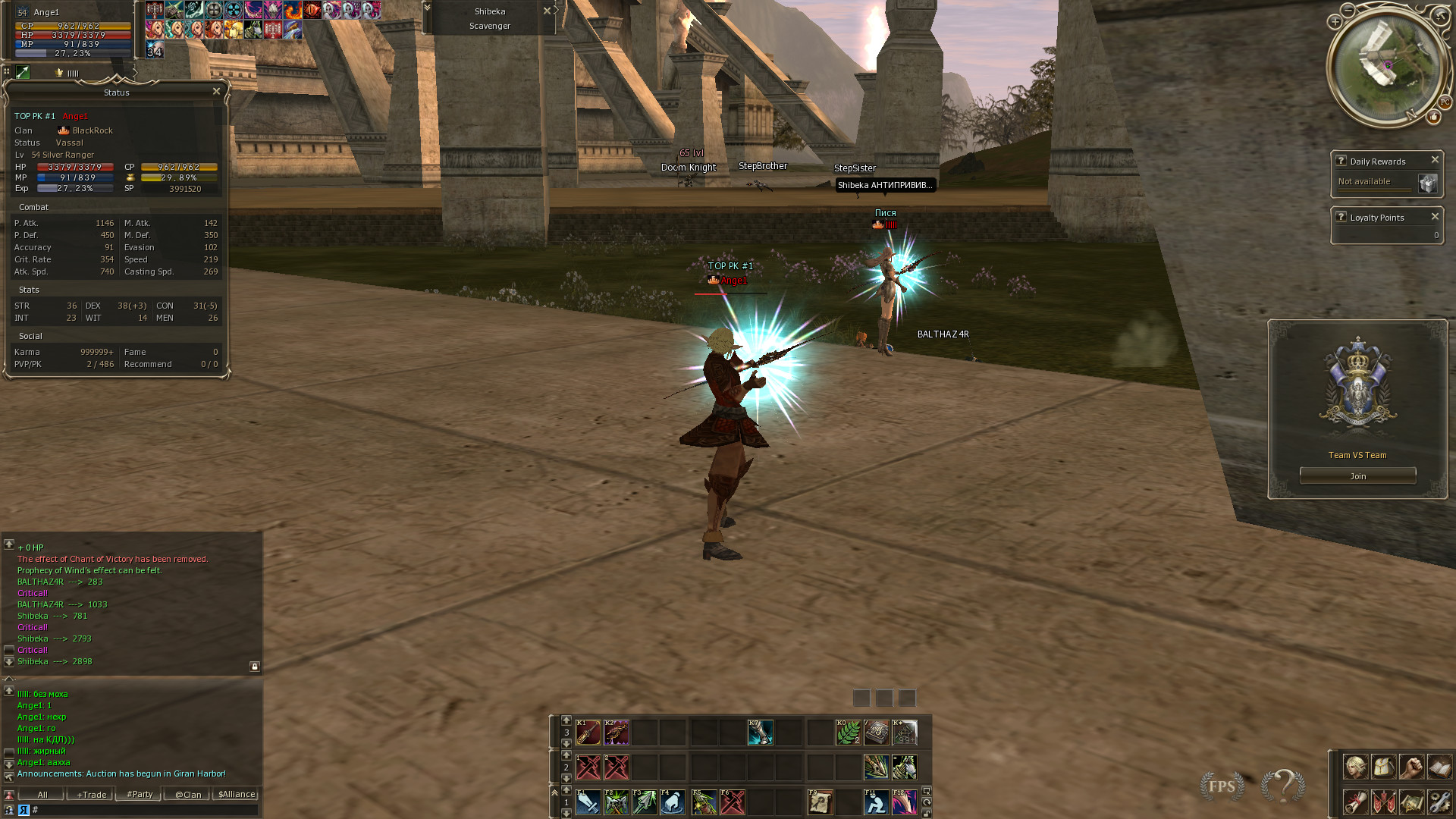Screen dimensions: 1456x819
Task: Focus the chat input field
Action: 144,810
